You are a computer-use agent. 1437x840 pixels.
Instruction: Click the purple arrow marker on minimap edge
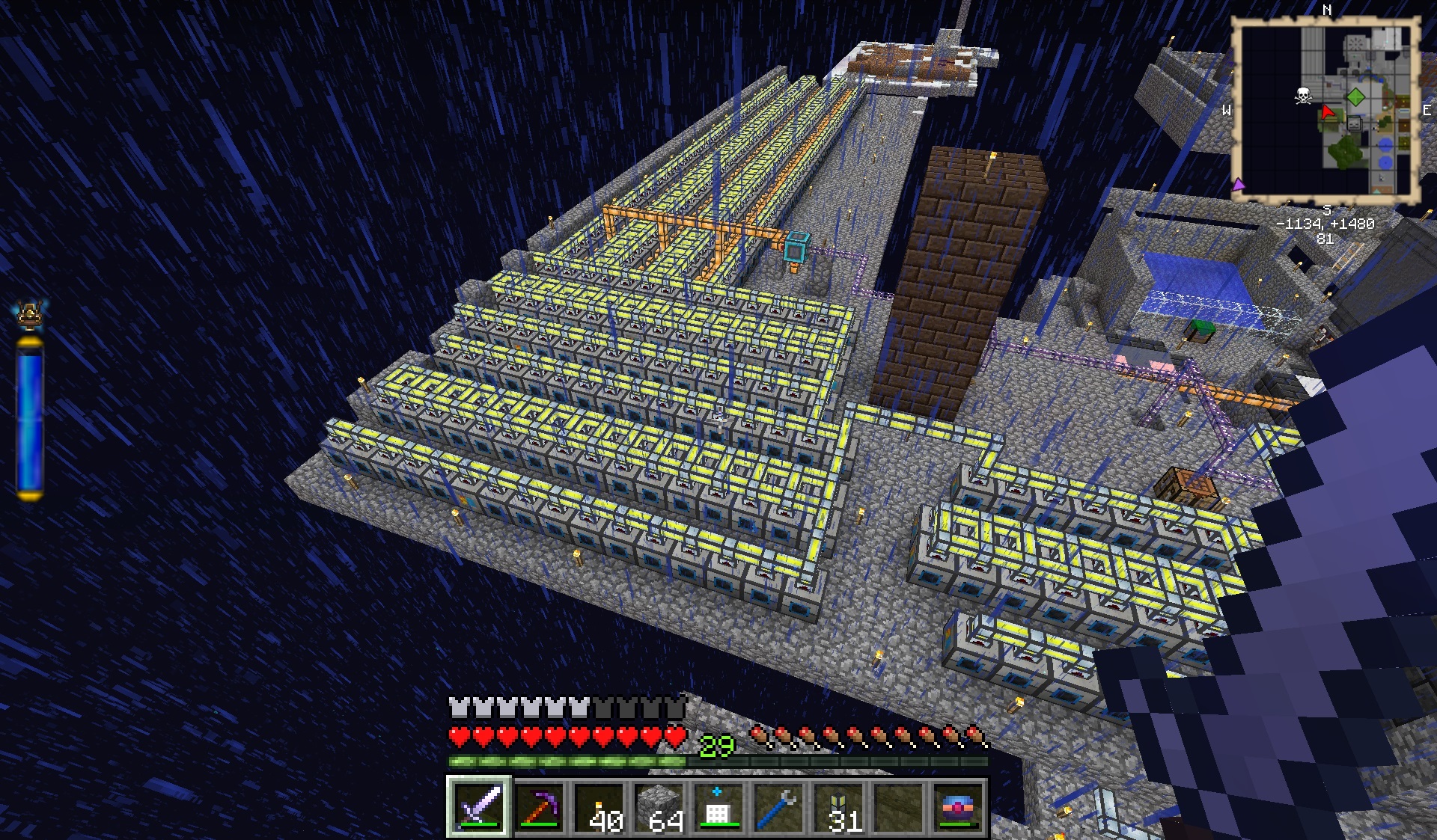(x=1238, y=184)
